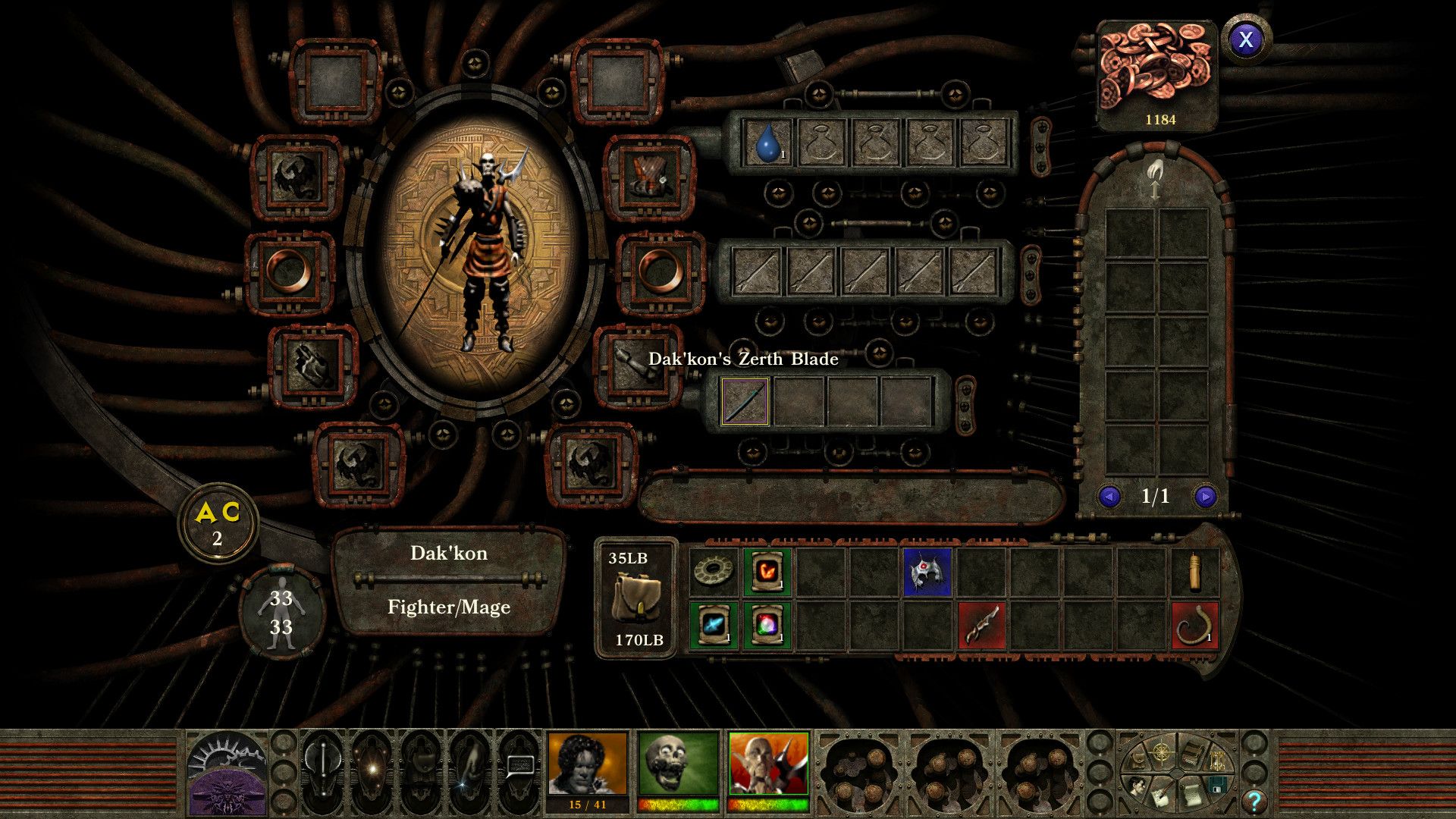
Task: Click the speech bubble dialogue icon
Action: click(x=520, y=766)
